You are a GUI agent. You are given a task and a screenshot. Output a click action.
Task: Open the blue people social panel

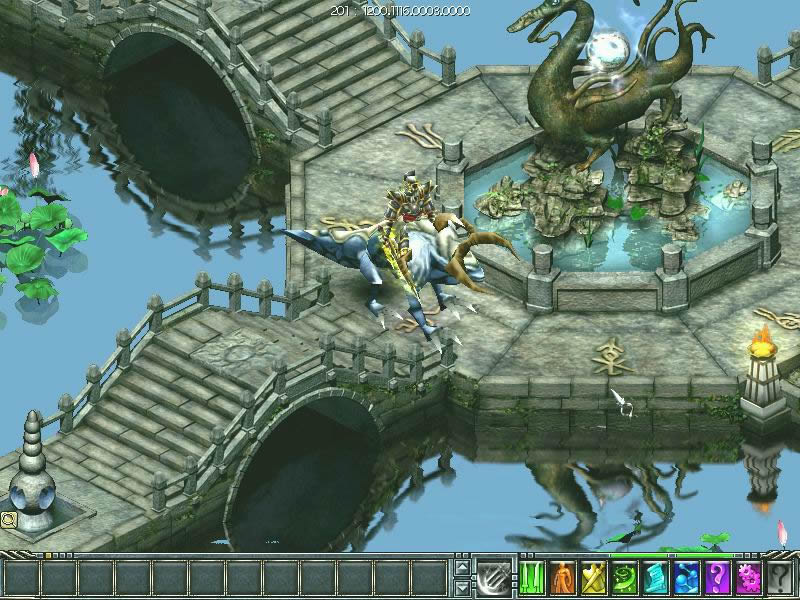pyautogui.click(x=686, y=578)
